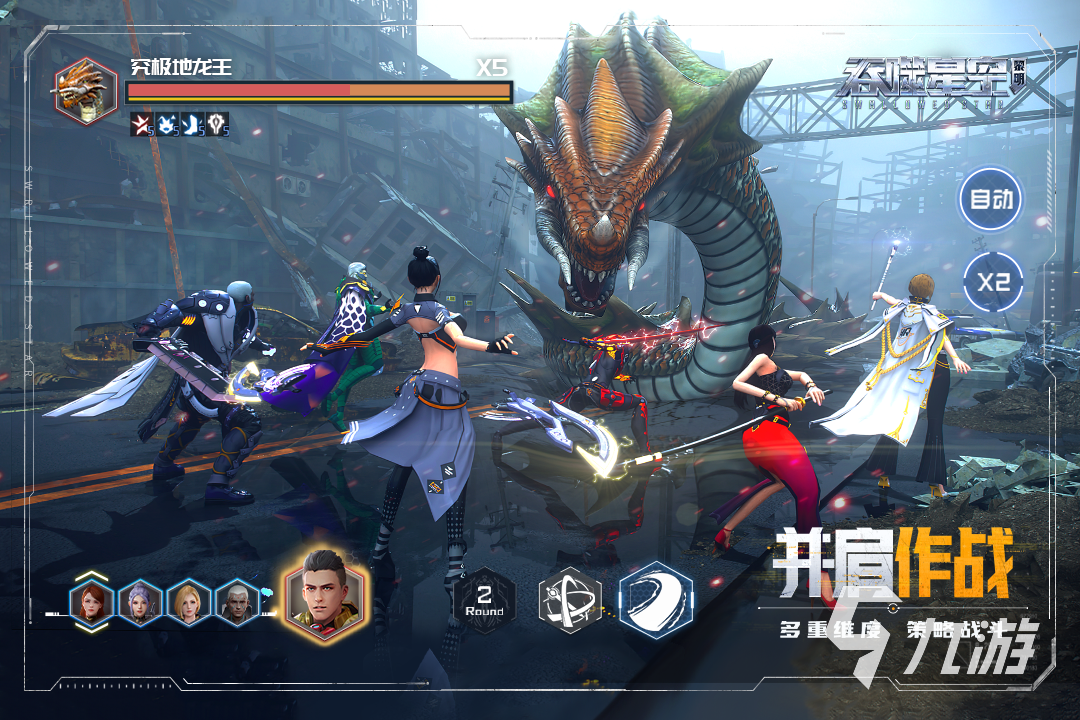Image resolution: width=1080 pixels, height=720 pixels.
Task: Select the purple-haired girl turn portrait
Action: point(140,603)
